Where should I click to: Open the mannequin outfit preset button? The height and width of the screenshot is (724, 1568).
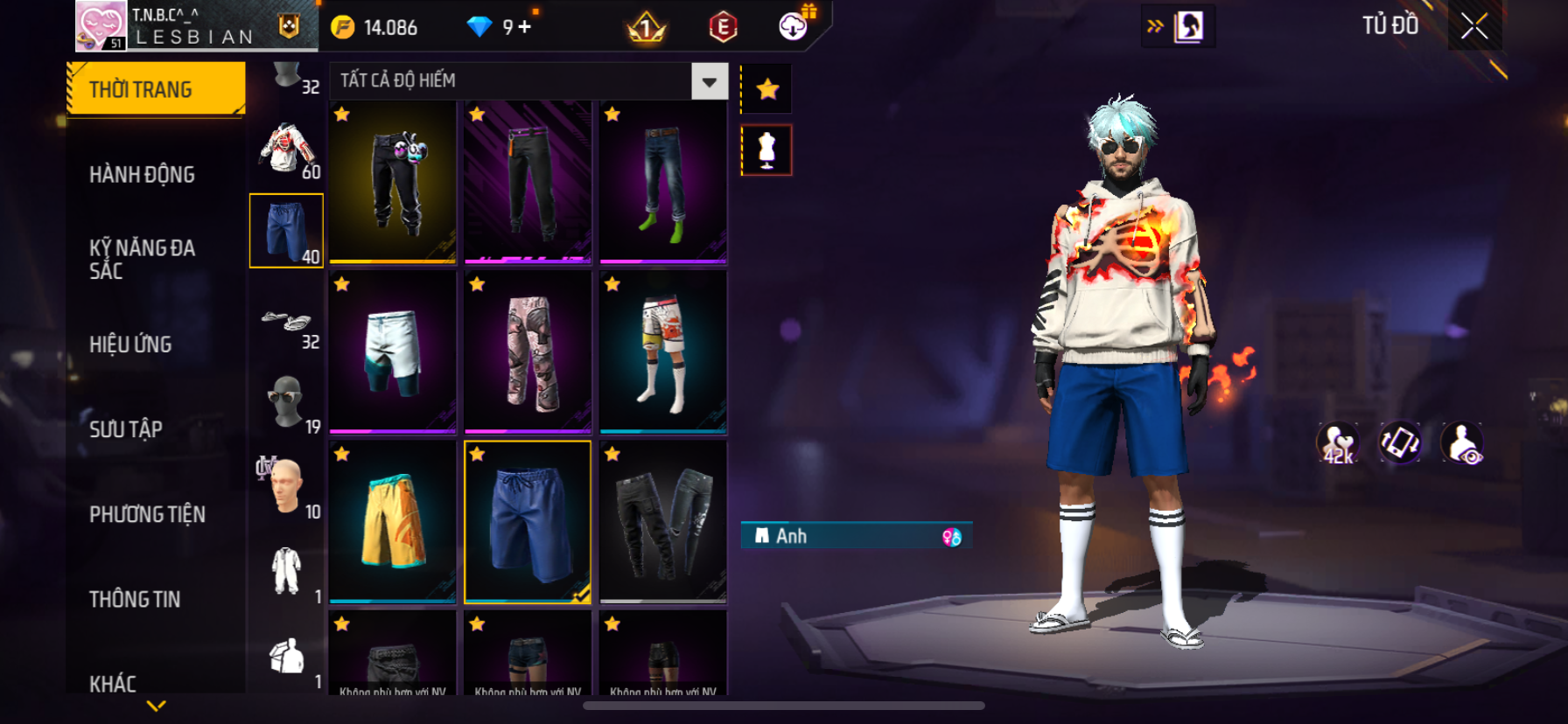[766, 150]
